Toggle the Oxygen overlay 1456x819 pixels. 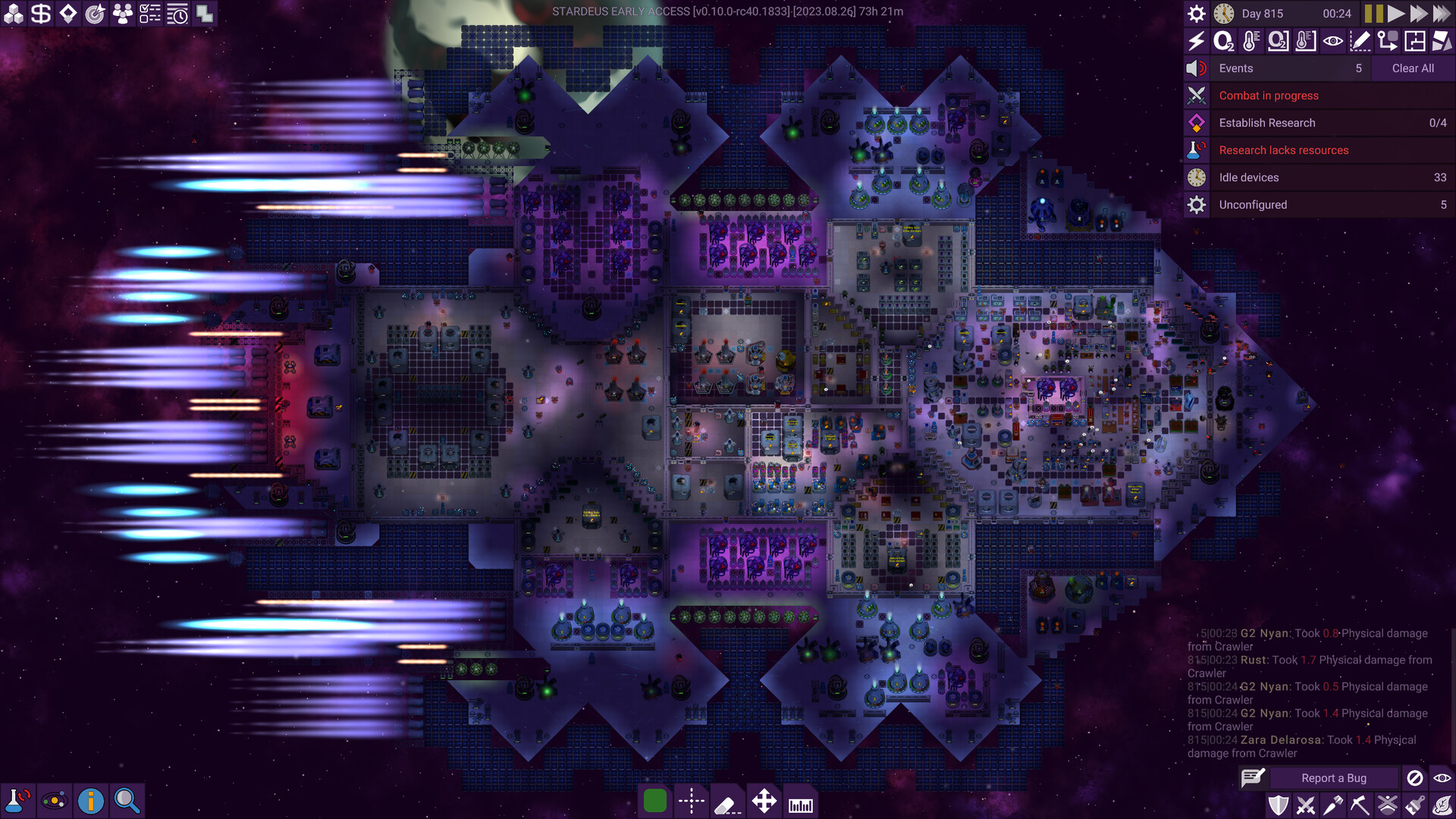click(1224, 42)
